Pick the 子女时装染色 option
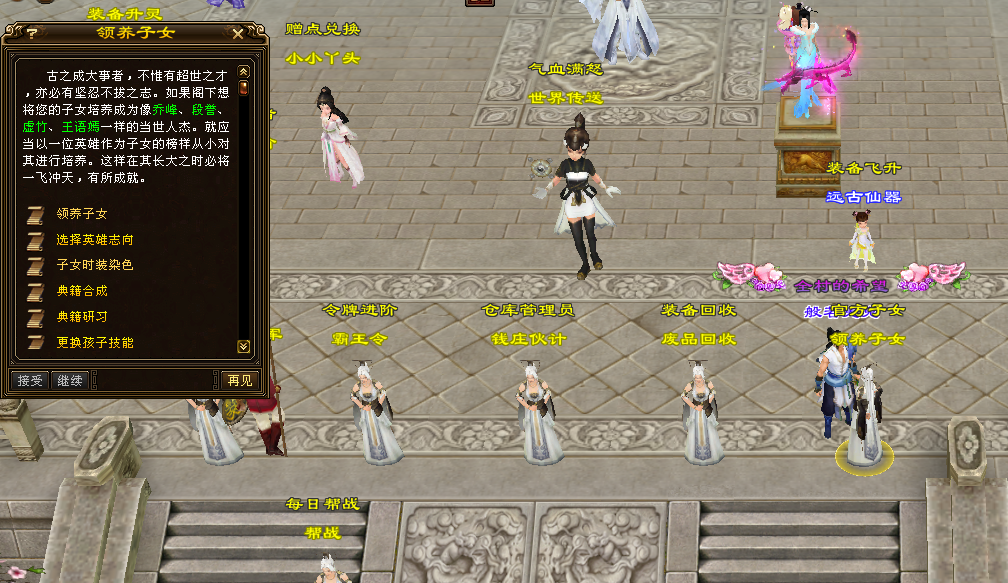1008x583 pixels. 94,265
